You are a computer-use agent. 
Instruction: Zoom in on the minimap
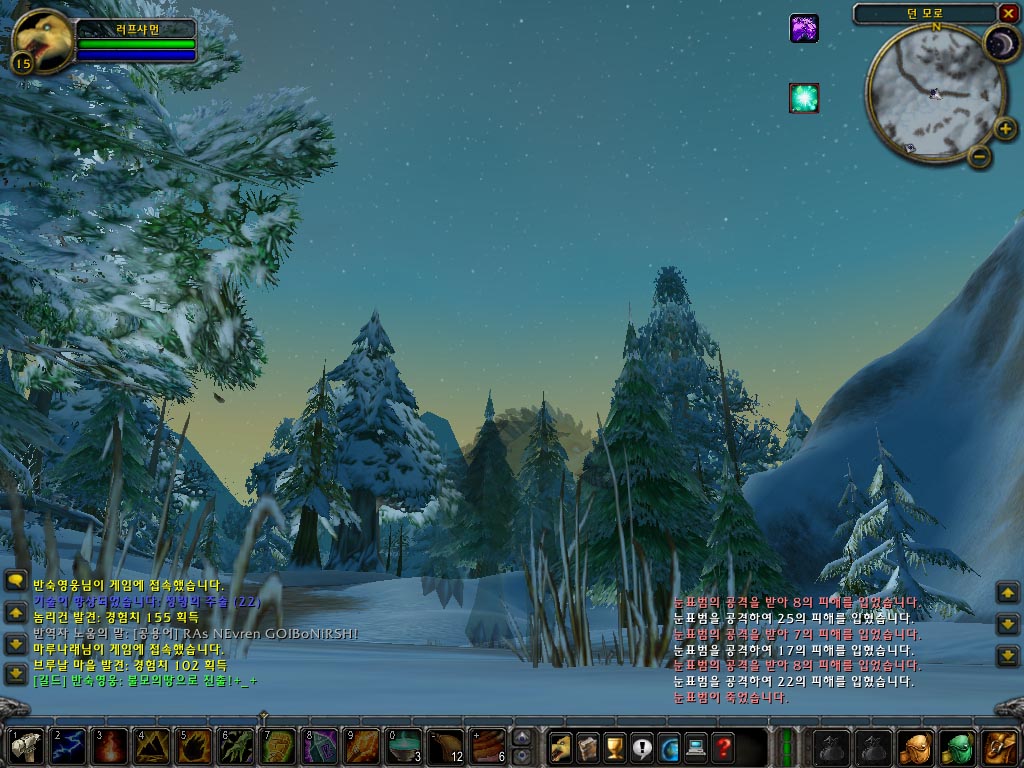tap(1005, 128)
